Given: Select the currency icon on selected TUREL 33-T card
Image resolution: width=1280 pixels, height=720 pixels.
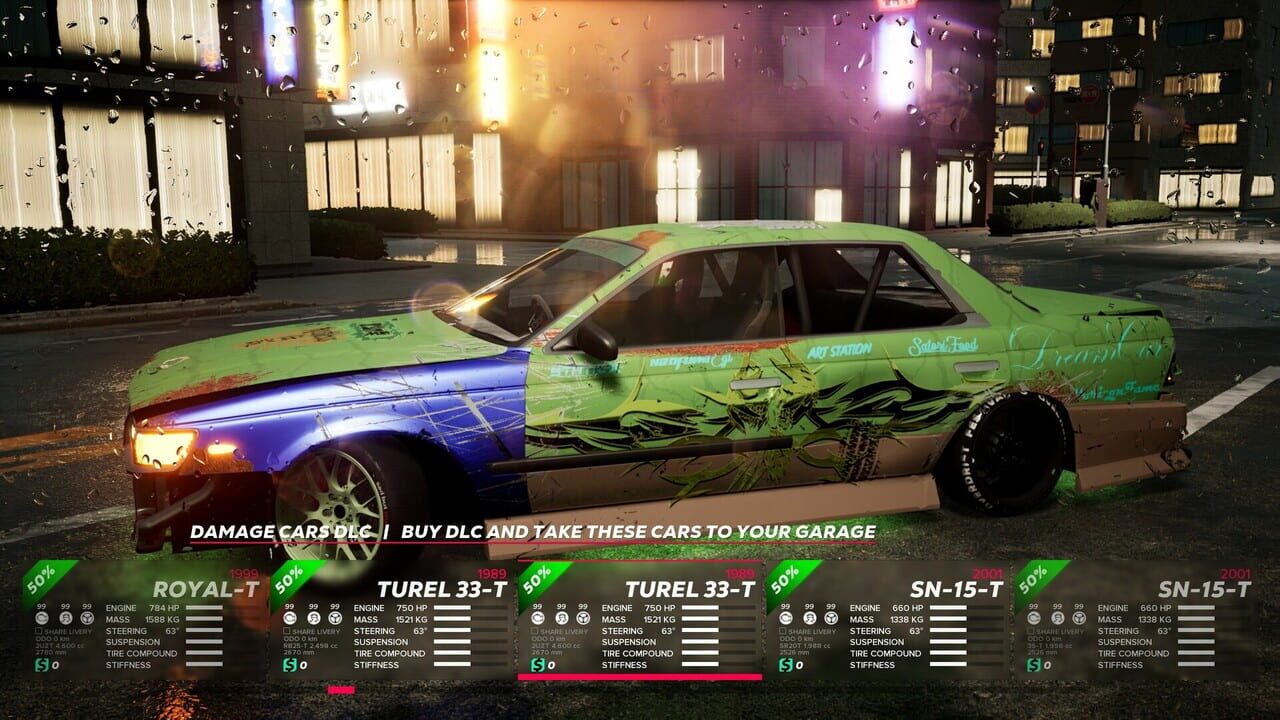Looking at the screenshot, I should [x=540, y=665].
